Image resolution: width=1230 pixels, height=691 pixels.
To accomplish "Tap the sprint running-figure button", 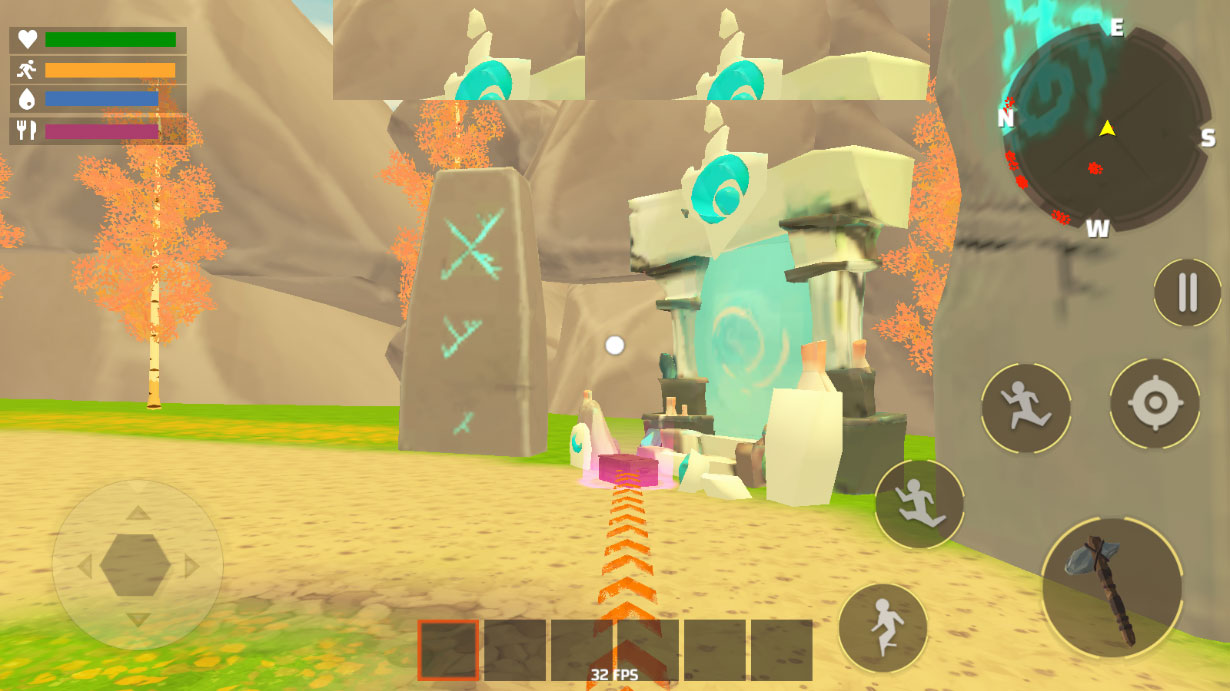I will pos(1025,408).
